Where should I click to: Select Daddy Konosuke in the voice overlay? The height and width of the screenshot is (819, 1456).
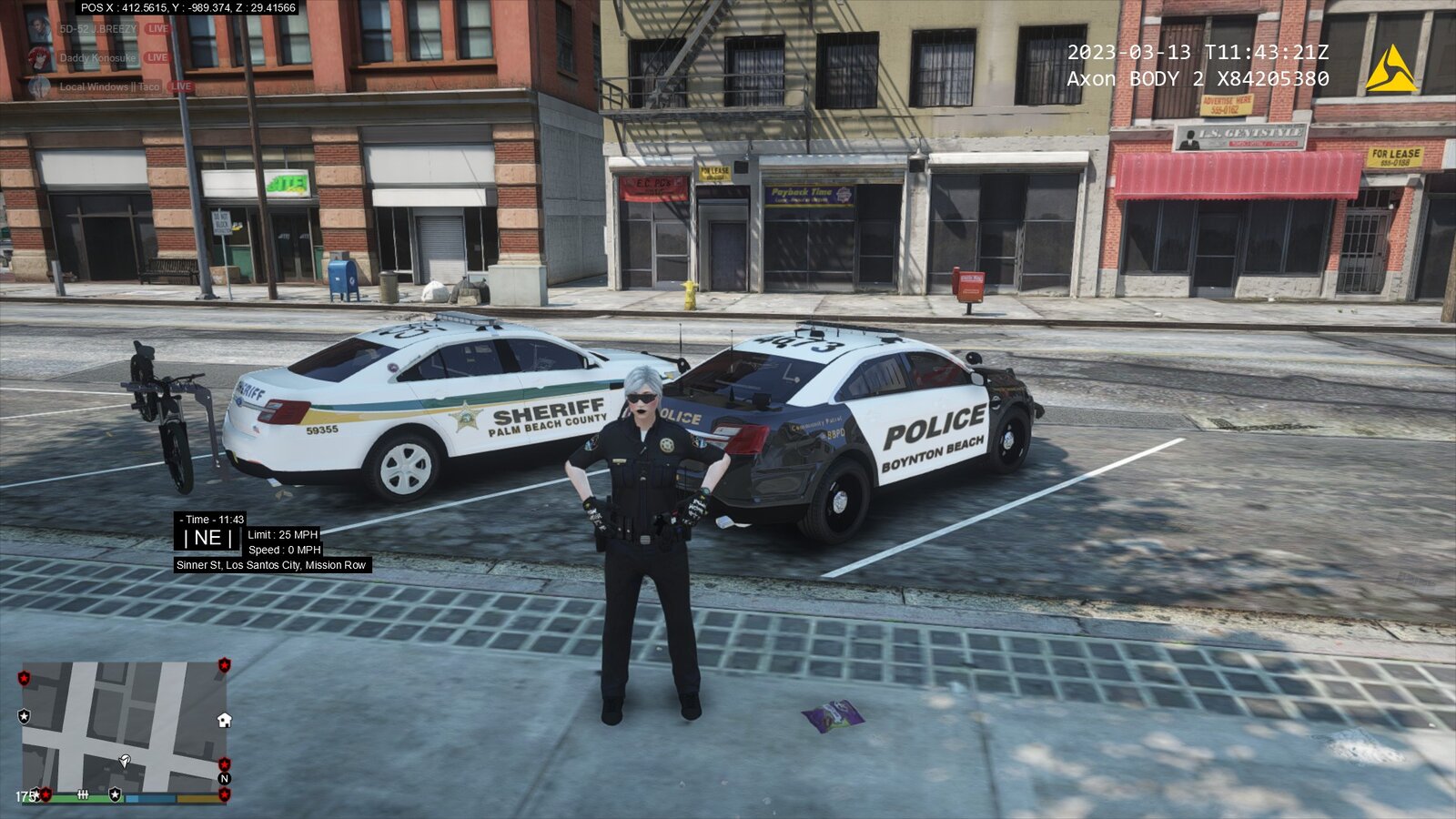click(97, 58)
